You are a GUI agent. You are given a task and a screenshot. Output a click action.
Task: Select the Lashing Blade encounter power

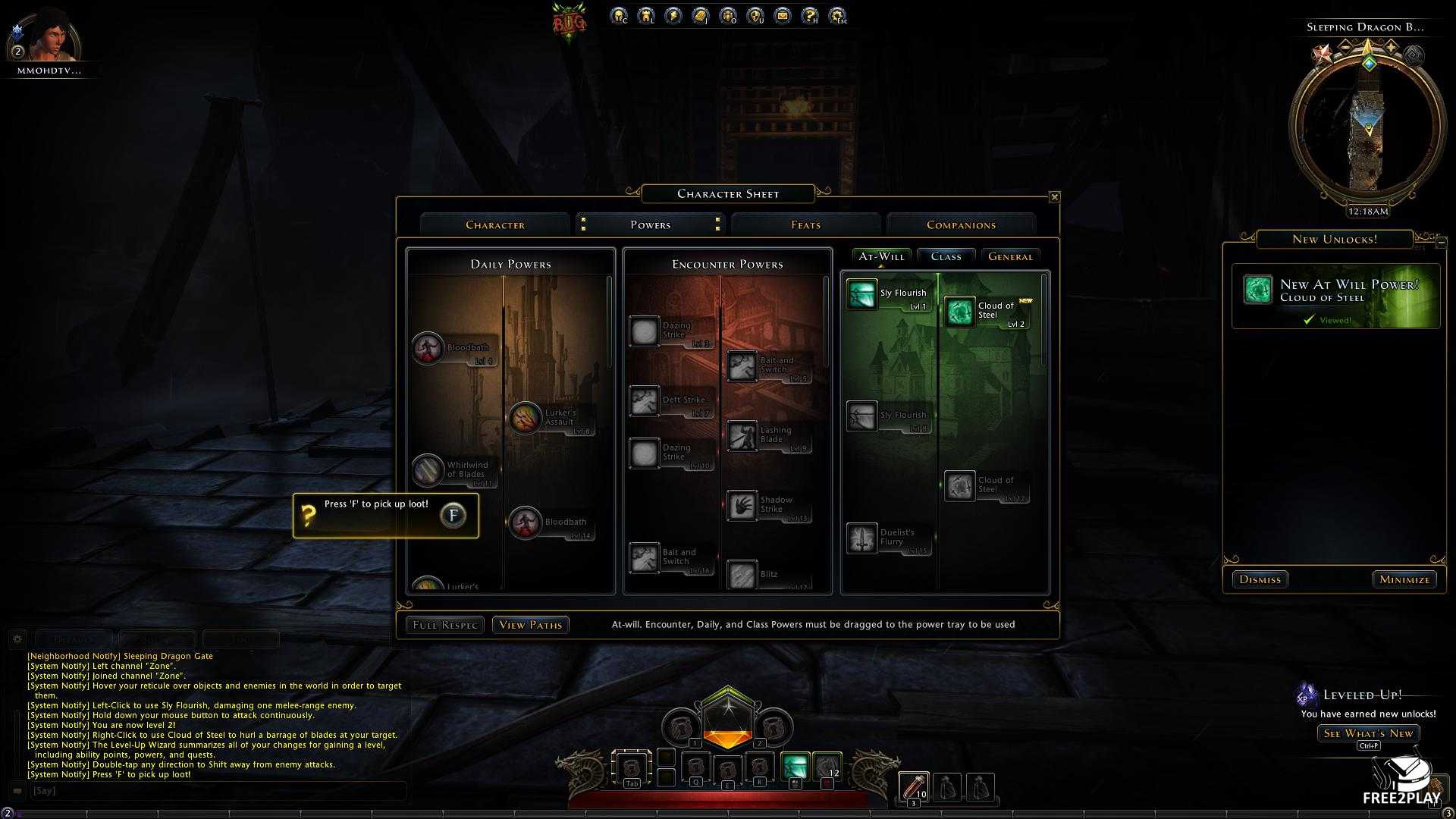click(742, 436)
